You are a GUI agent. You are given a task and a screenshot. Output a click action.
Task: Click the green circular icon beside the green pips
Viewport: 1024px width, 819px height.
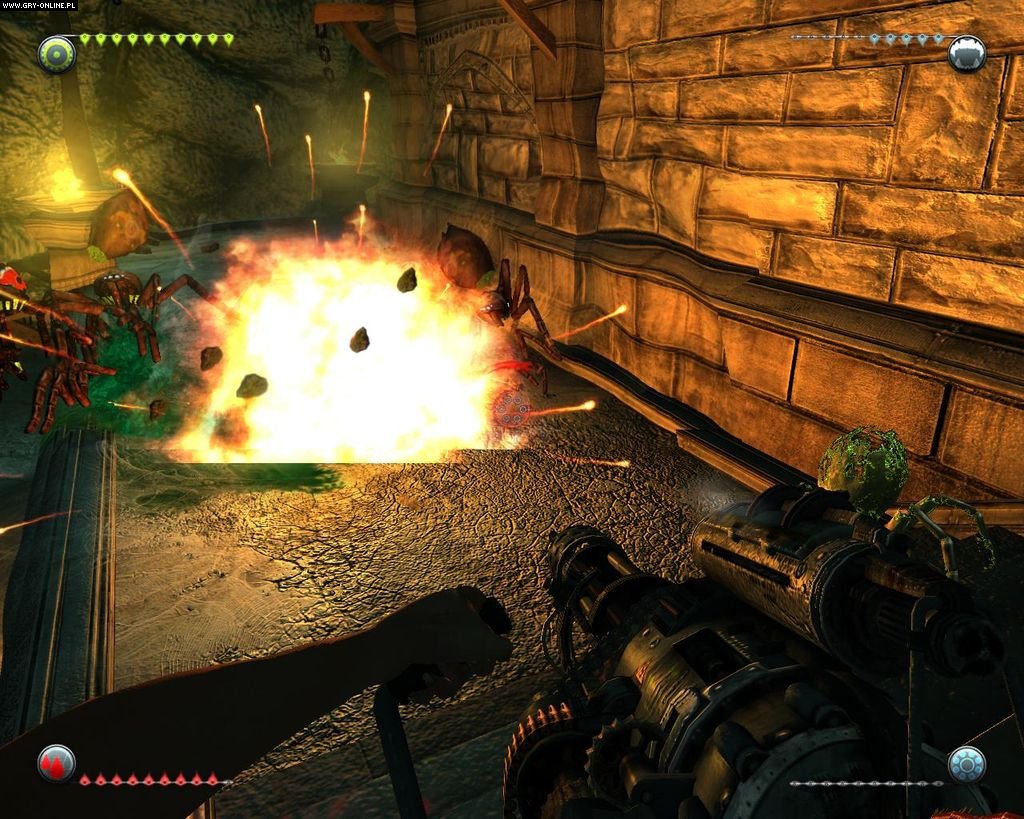pyautogui.click(x=57, y=53)
